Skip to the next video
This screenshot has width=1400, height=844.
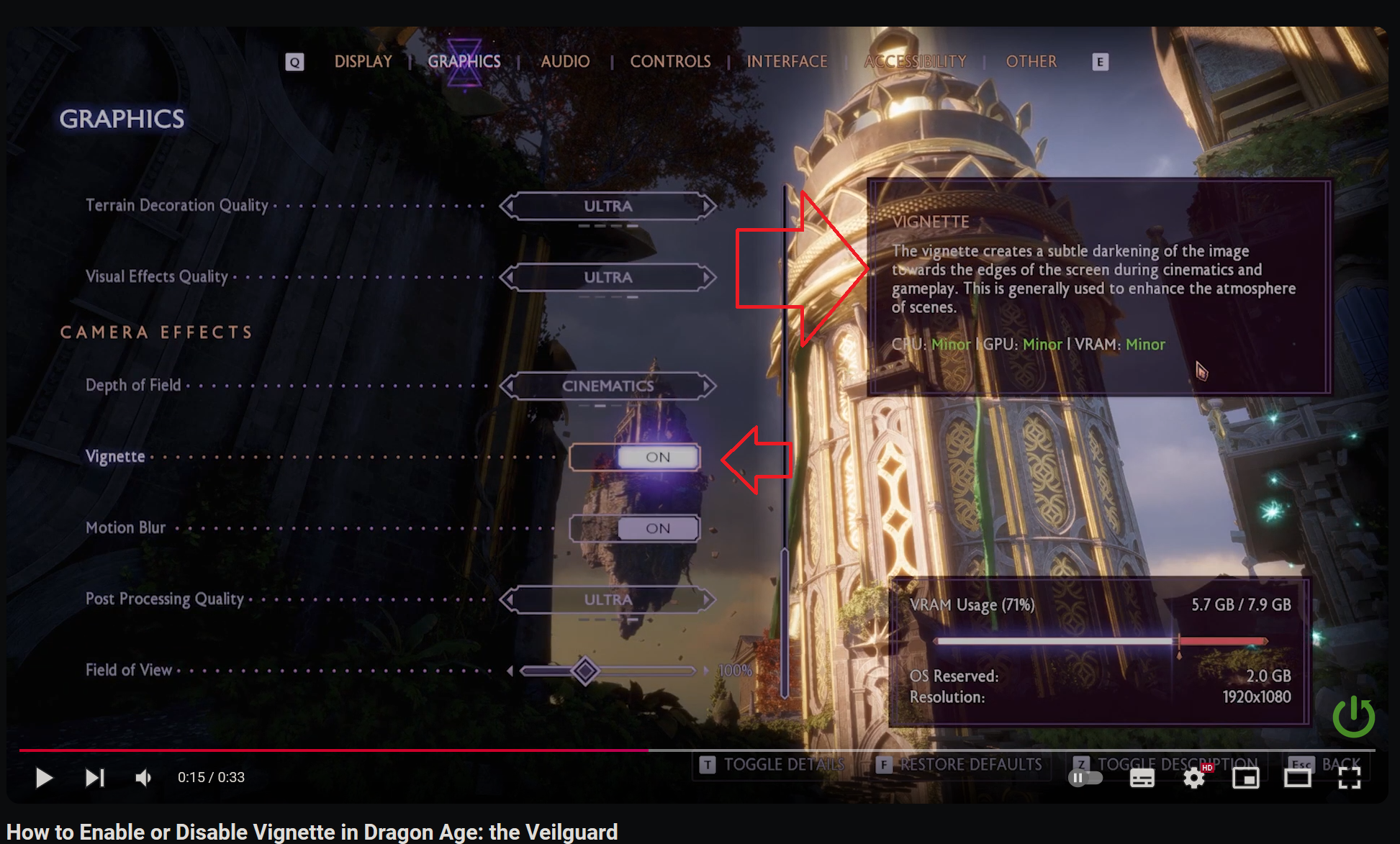tap(94, 778)
